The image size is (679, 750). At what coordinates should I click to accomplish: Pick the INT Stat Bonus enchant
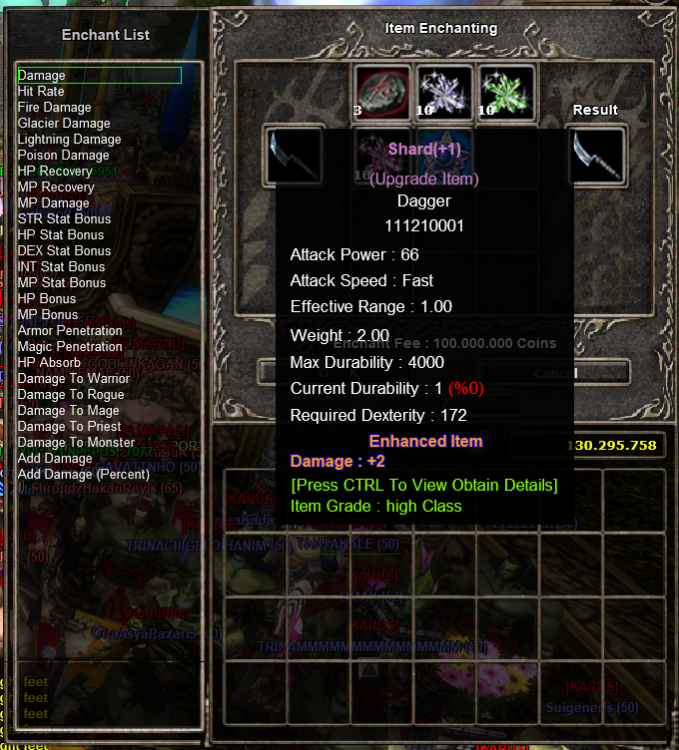[61, 267]
